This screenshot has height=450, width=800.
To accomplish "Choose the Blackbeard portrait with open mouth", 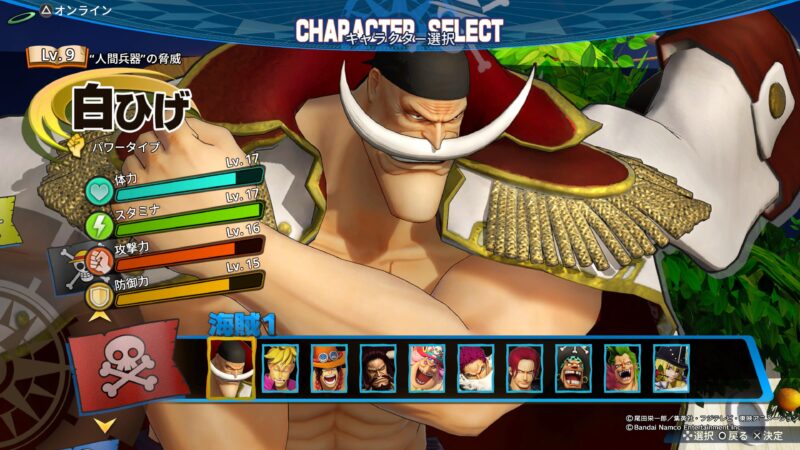I will 573,368.
